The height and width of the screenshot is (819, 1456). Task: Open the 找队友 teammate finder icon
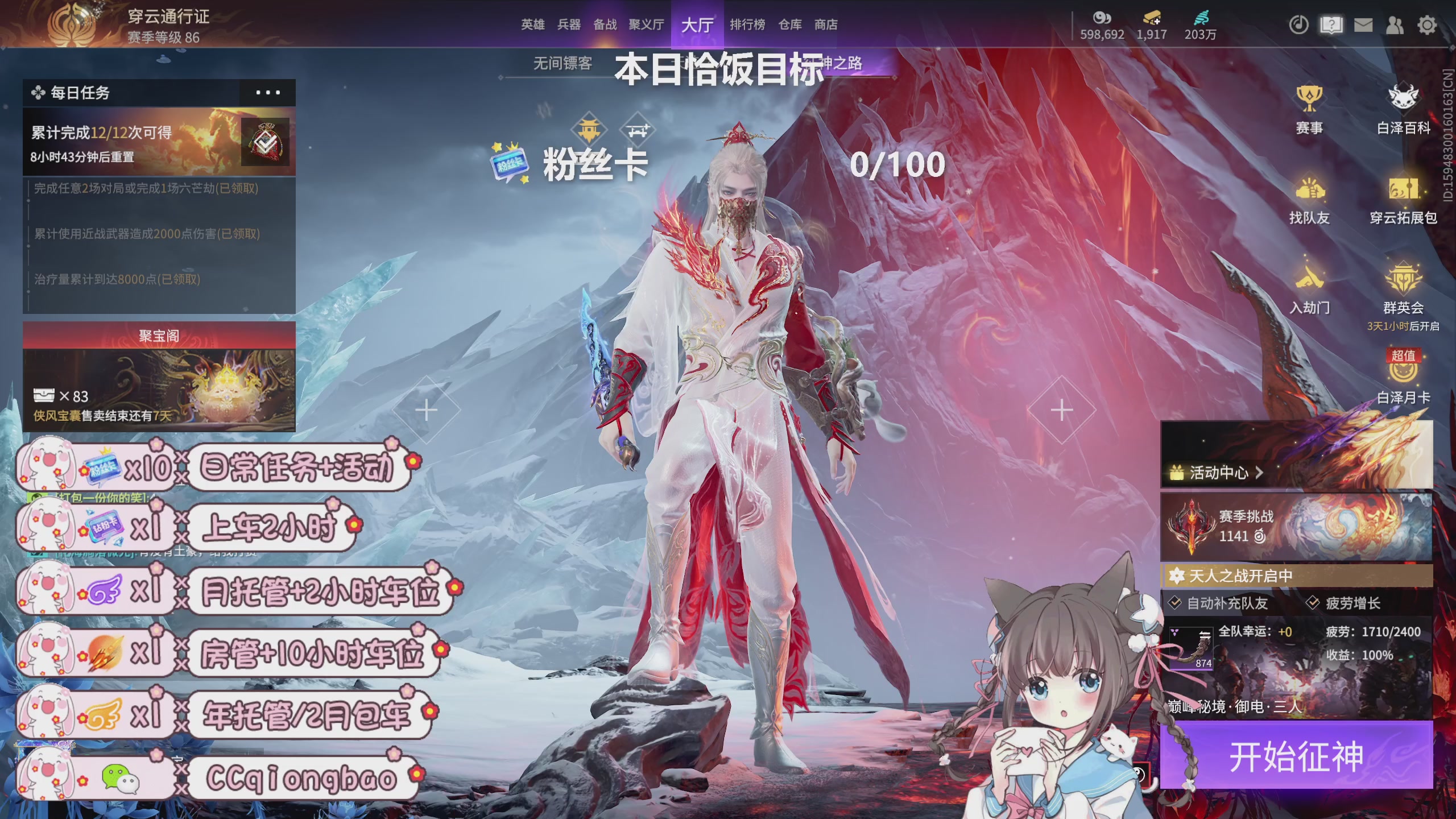1310,193
